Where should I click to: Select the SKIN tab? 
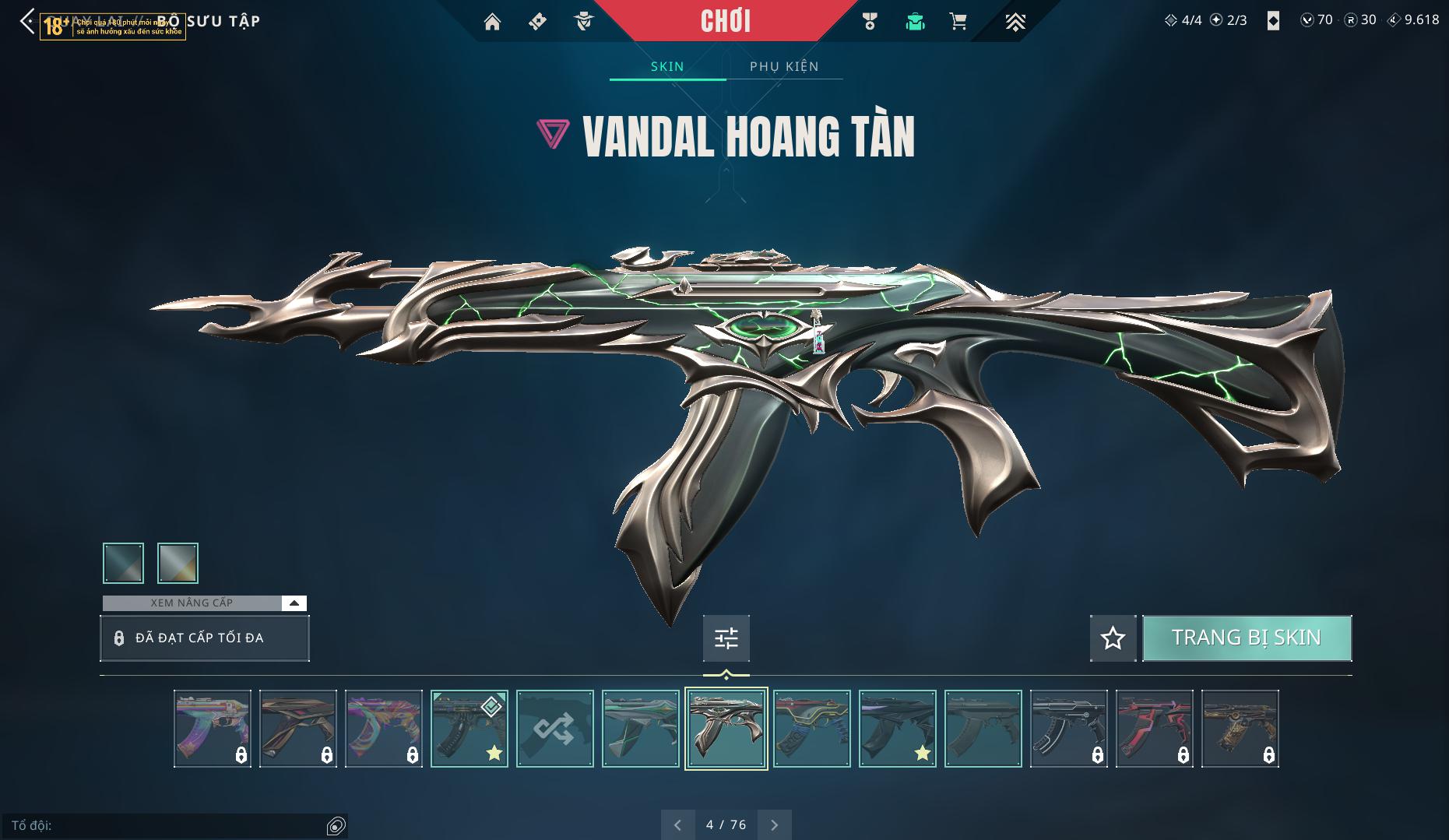(667, 66)
